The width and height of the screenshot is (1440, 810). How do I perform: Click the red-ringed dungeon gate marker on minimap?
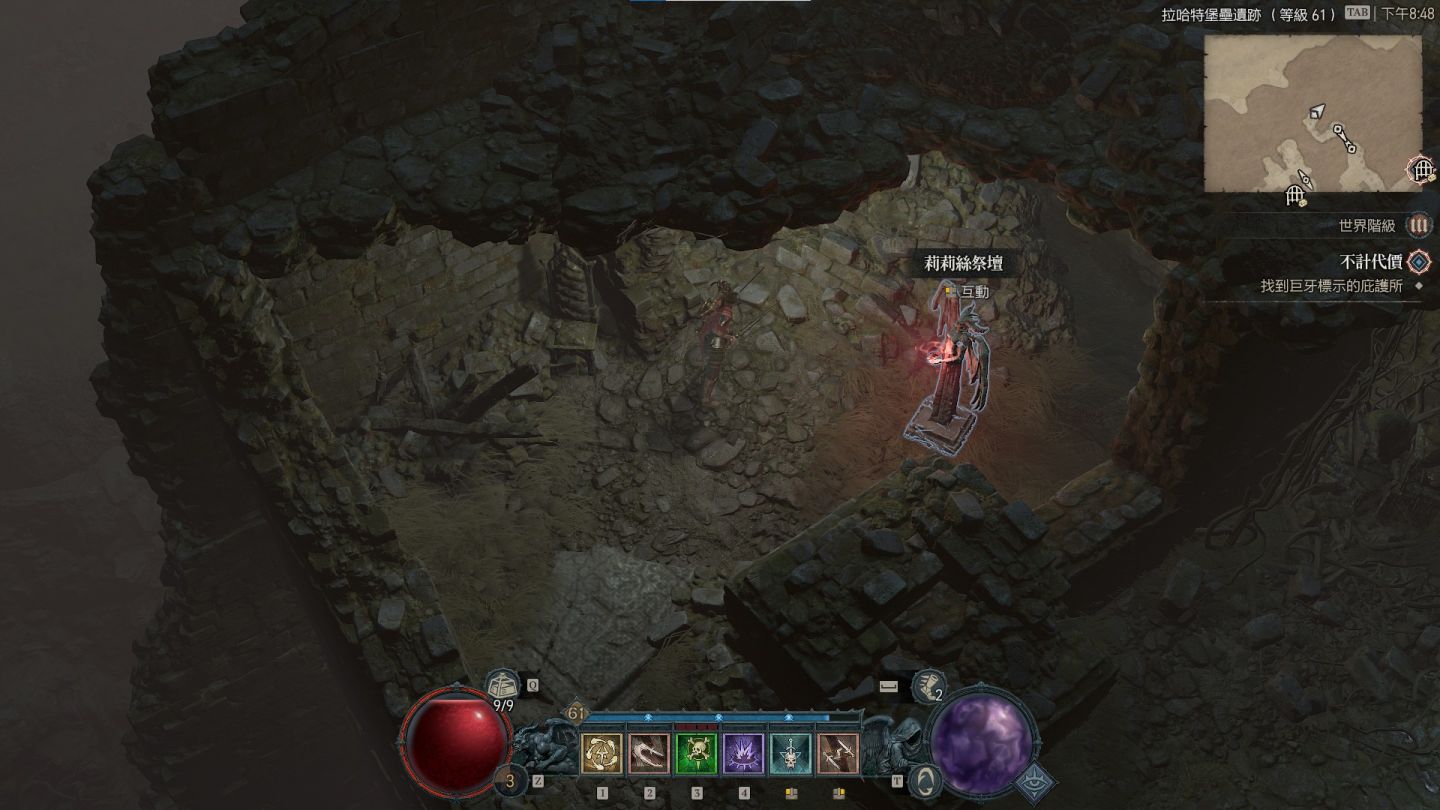(x=1421, y=170)
